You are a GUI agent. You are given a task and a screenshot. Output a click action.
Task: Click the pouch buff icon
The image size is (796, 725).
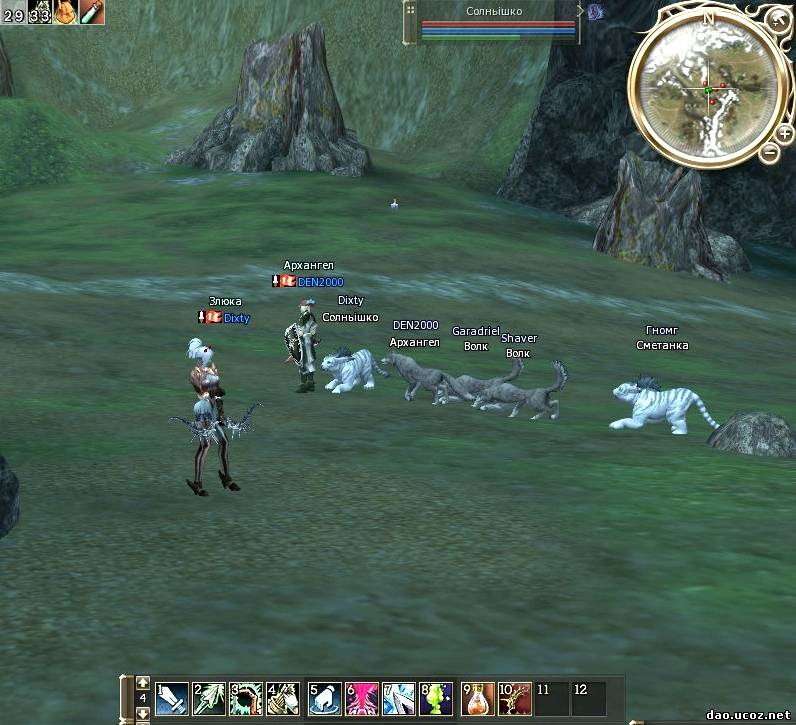[x=66, y=12]
